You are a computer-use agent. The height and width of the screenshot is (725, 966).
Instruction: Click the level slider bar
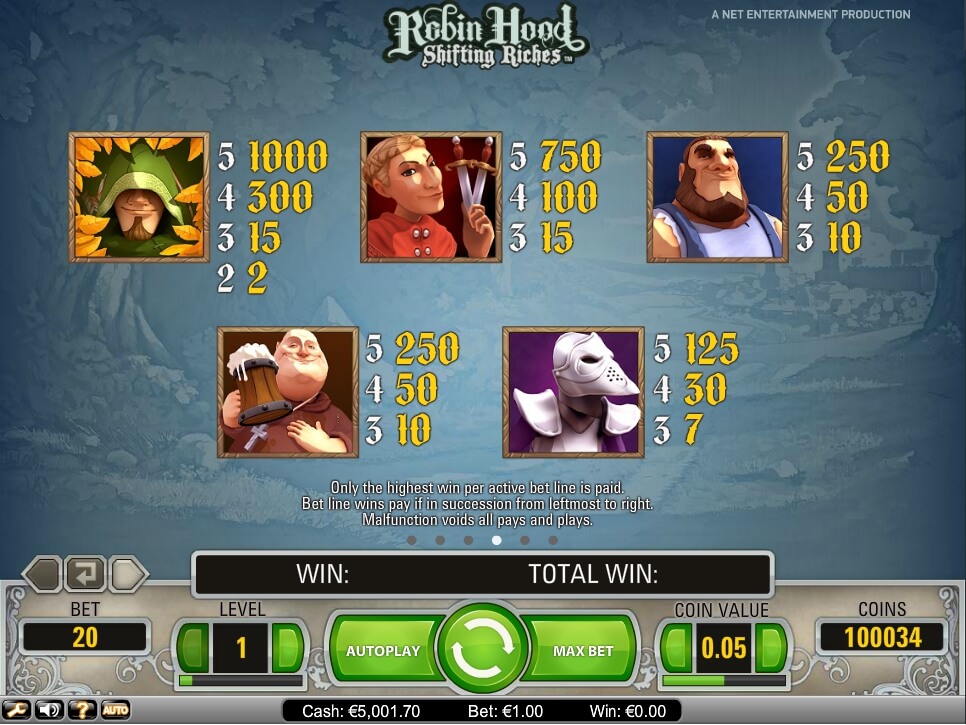(x=241, y=681)
